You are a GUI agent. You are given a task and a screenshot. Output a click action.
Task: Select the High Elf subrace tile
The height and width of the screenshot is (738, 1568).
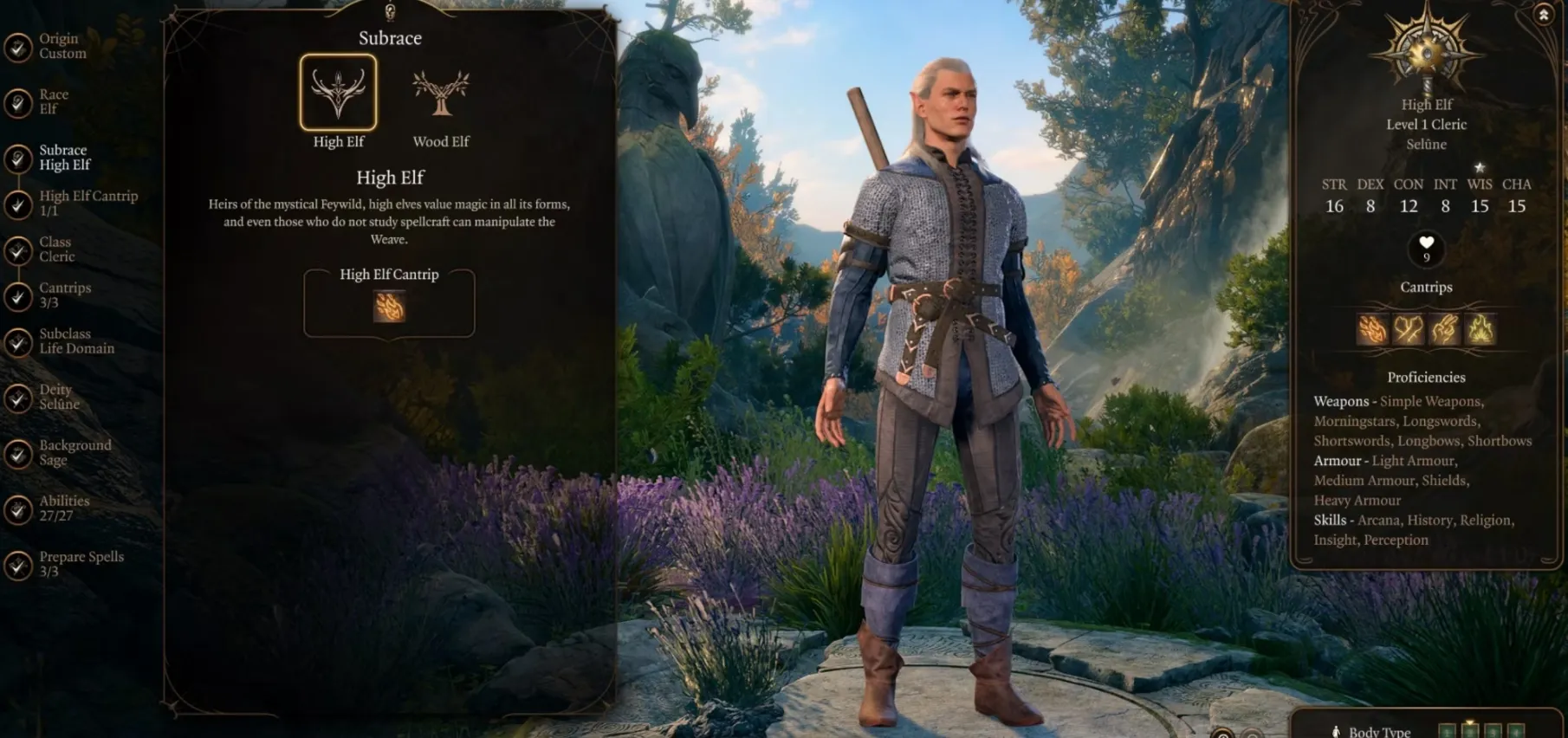pos(338,94)
